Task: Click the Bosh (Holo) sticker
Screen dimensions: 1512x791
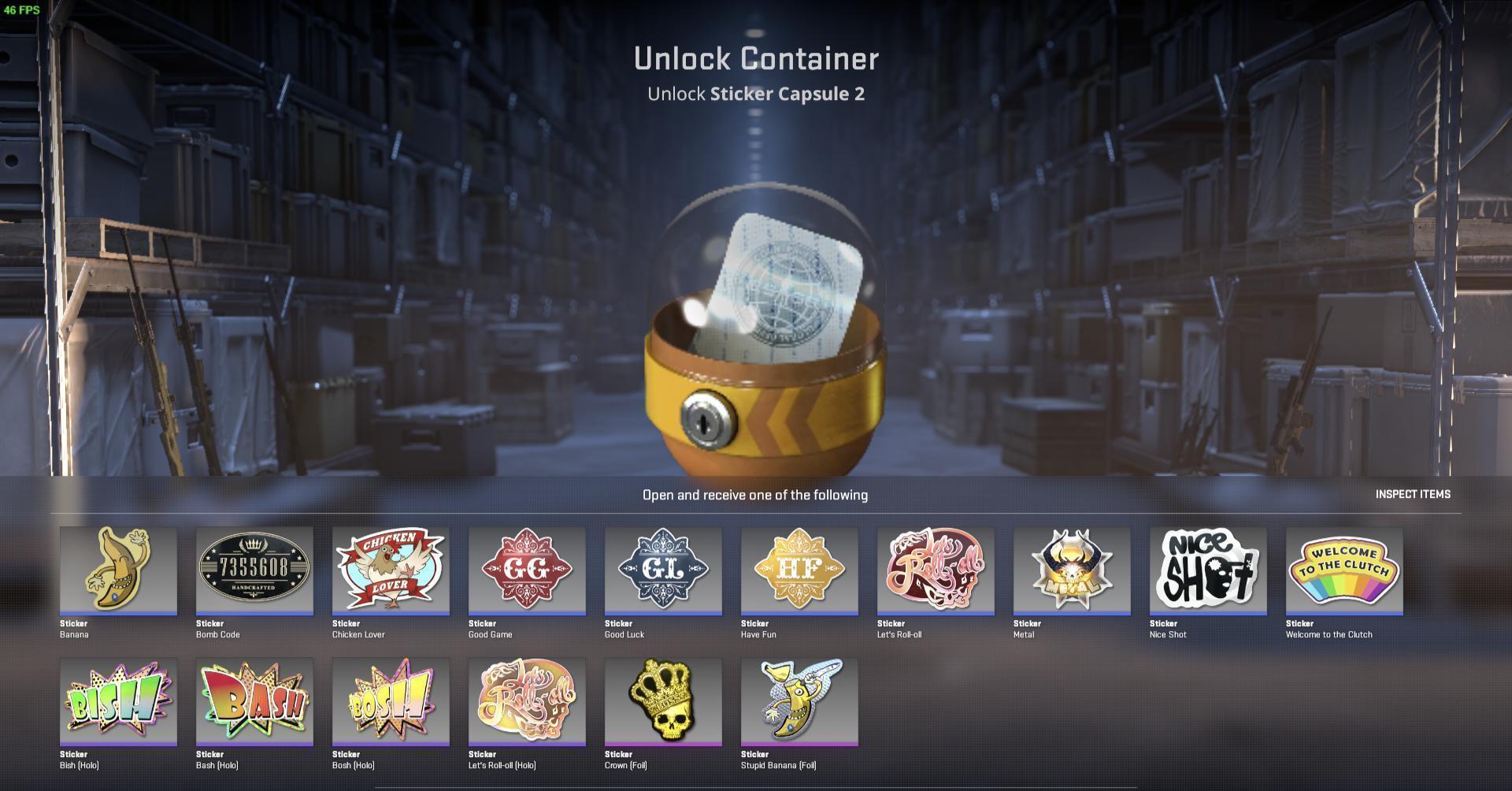Action: pos(391,700)
